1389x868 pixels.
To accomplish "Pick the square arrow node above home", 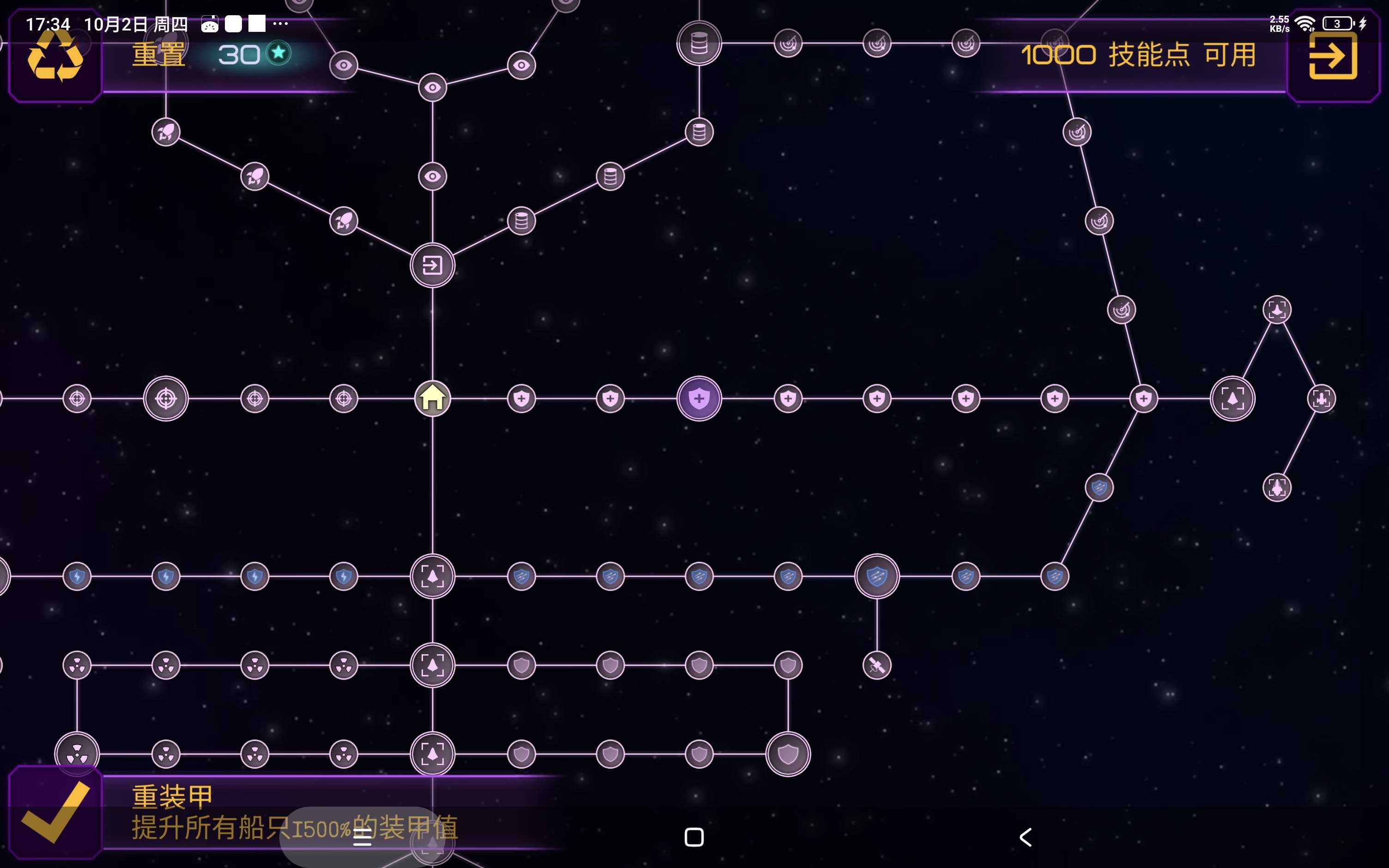I will coord(432,266).
